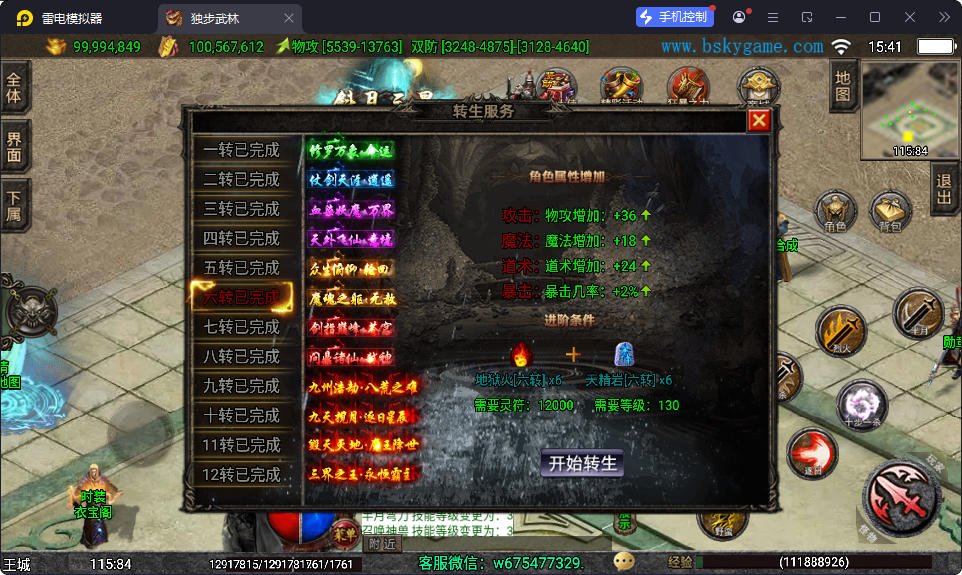
Task: Tap the main sword attack button
Action: (902, 497)
